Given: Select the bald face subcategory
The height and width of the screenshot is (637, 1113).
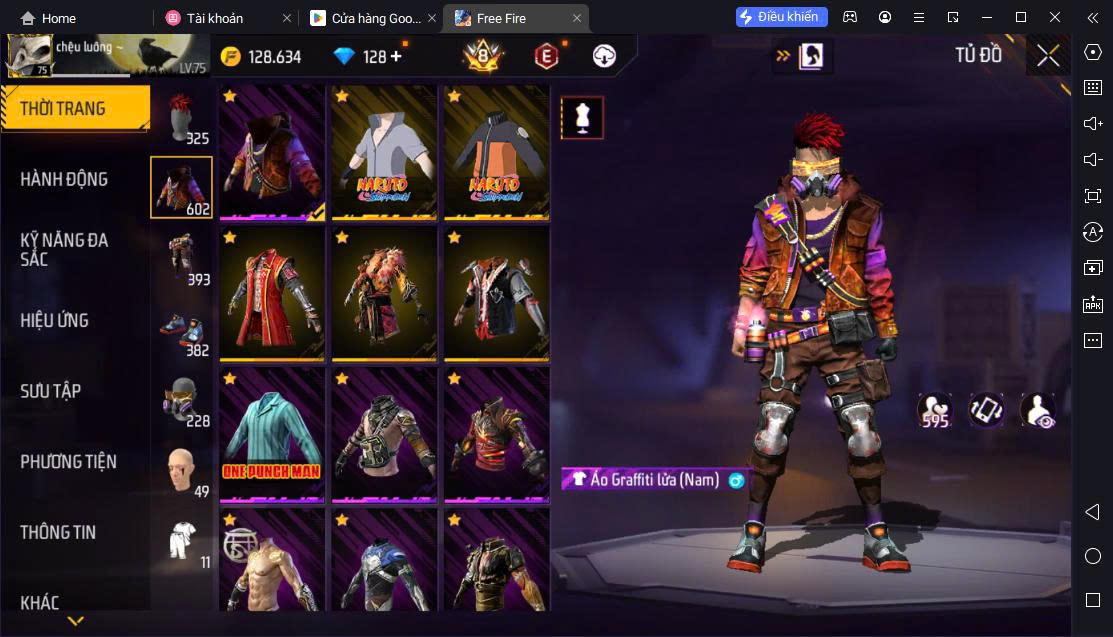Looking at the screenshot, I should pyautogui.click(x=181, y=470).
